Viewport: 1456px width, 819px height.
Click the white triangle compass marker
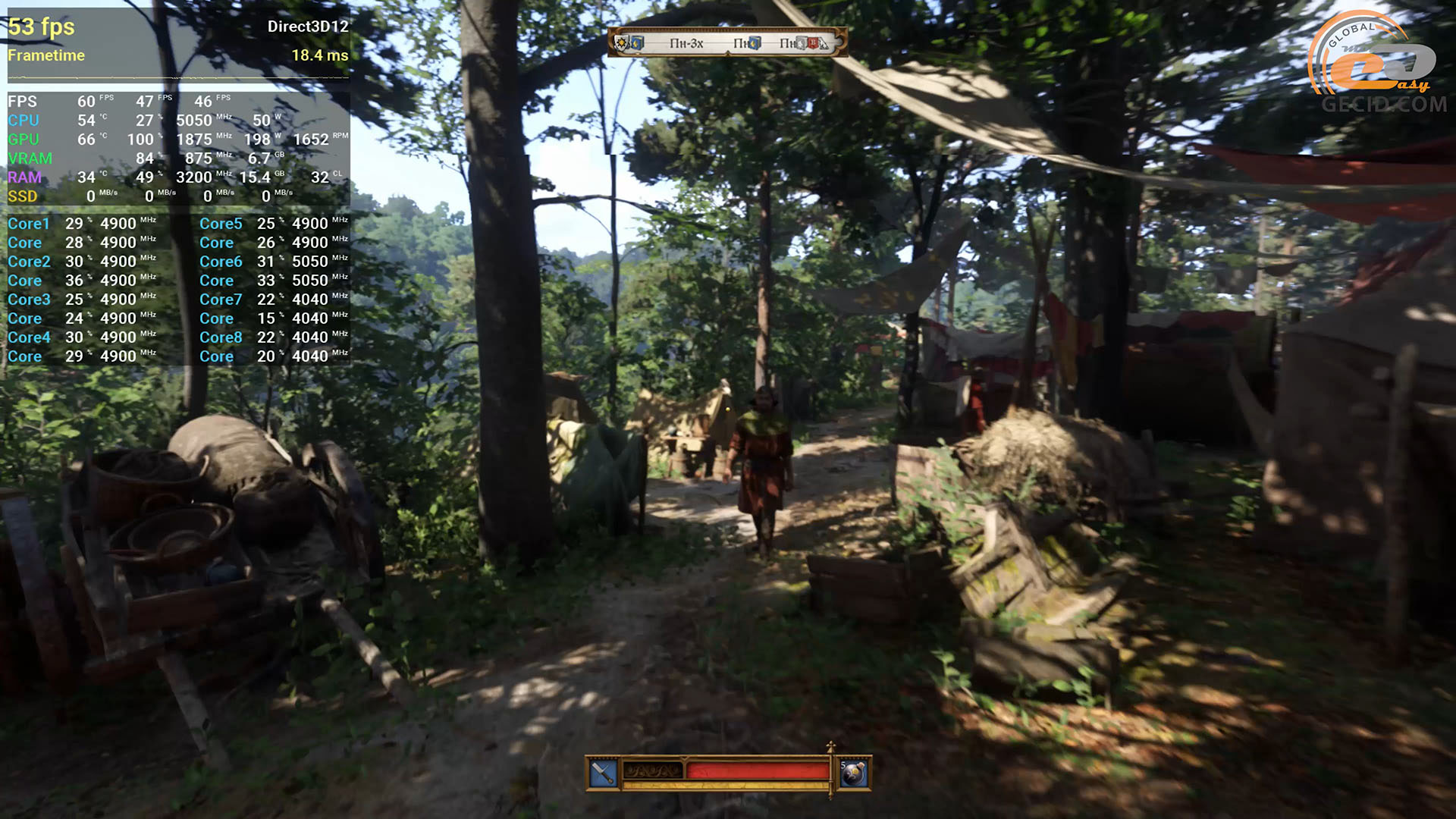coord(824,45)
